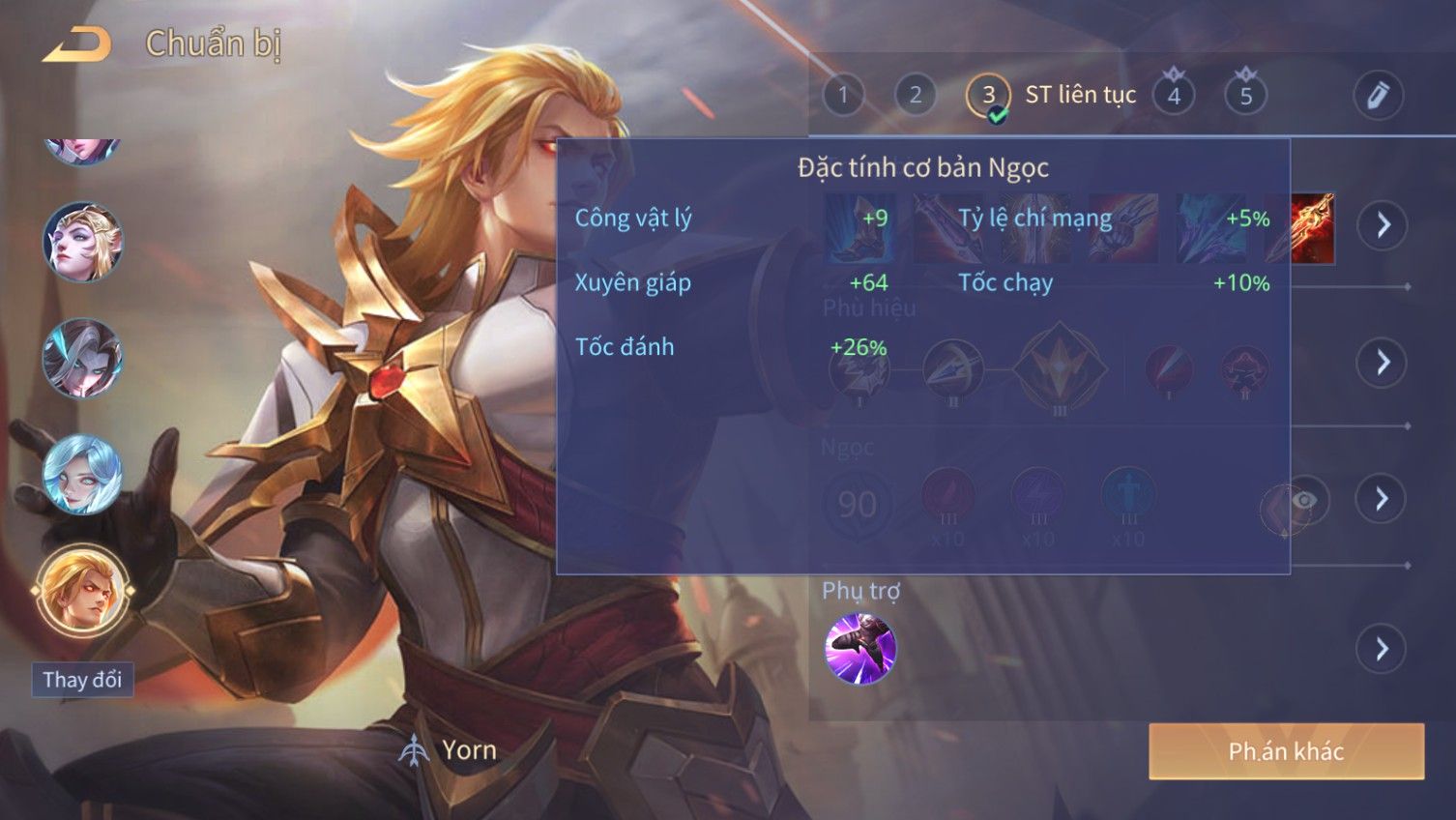Screen dimensions: 1456x820
Task: Choose locked loadout preset 5
Action: tap(1245, 95)
